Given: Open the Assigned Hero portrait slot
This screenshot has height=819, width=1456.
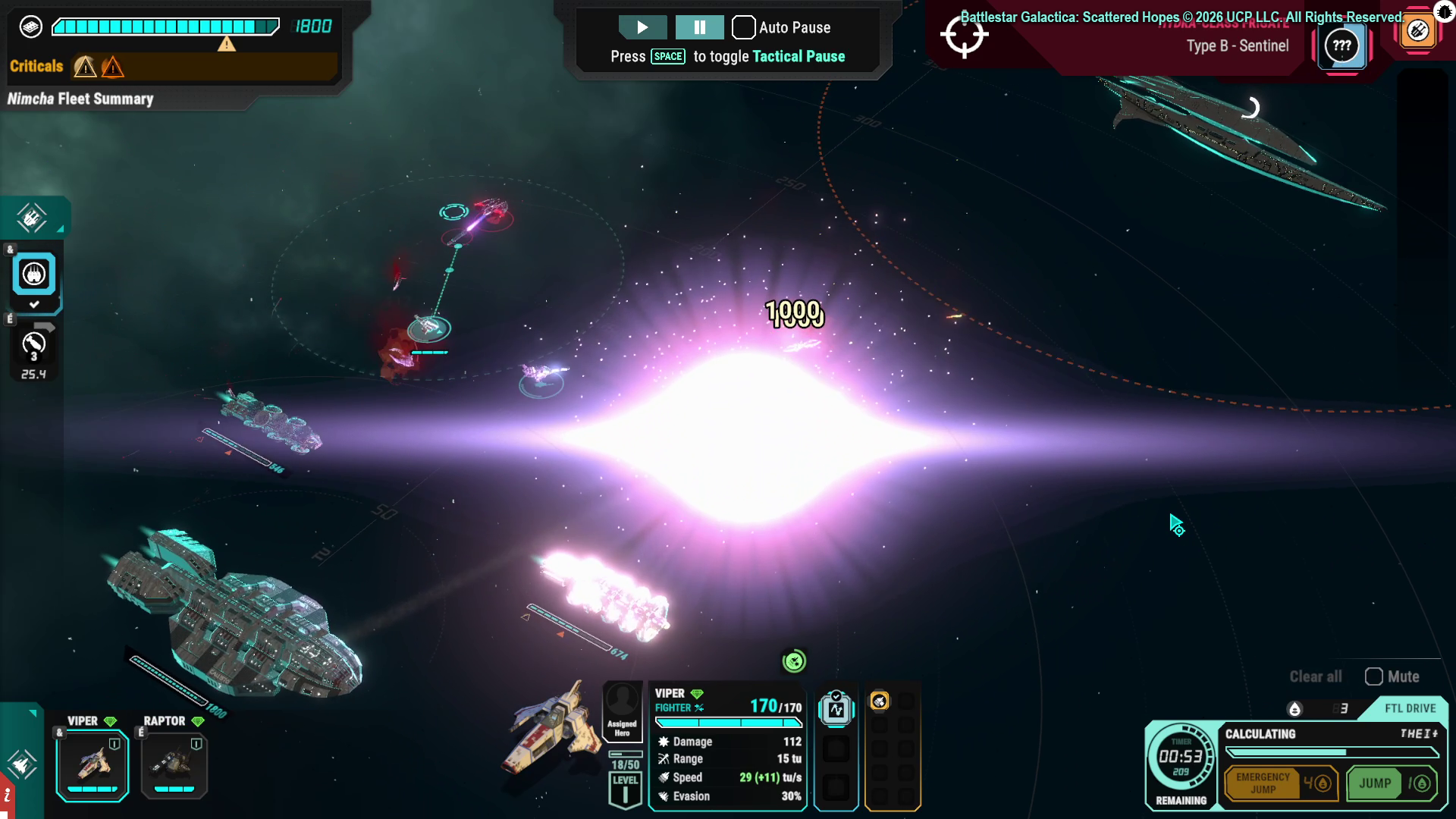Looking at the screenshot, I should point(622,709).
